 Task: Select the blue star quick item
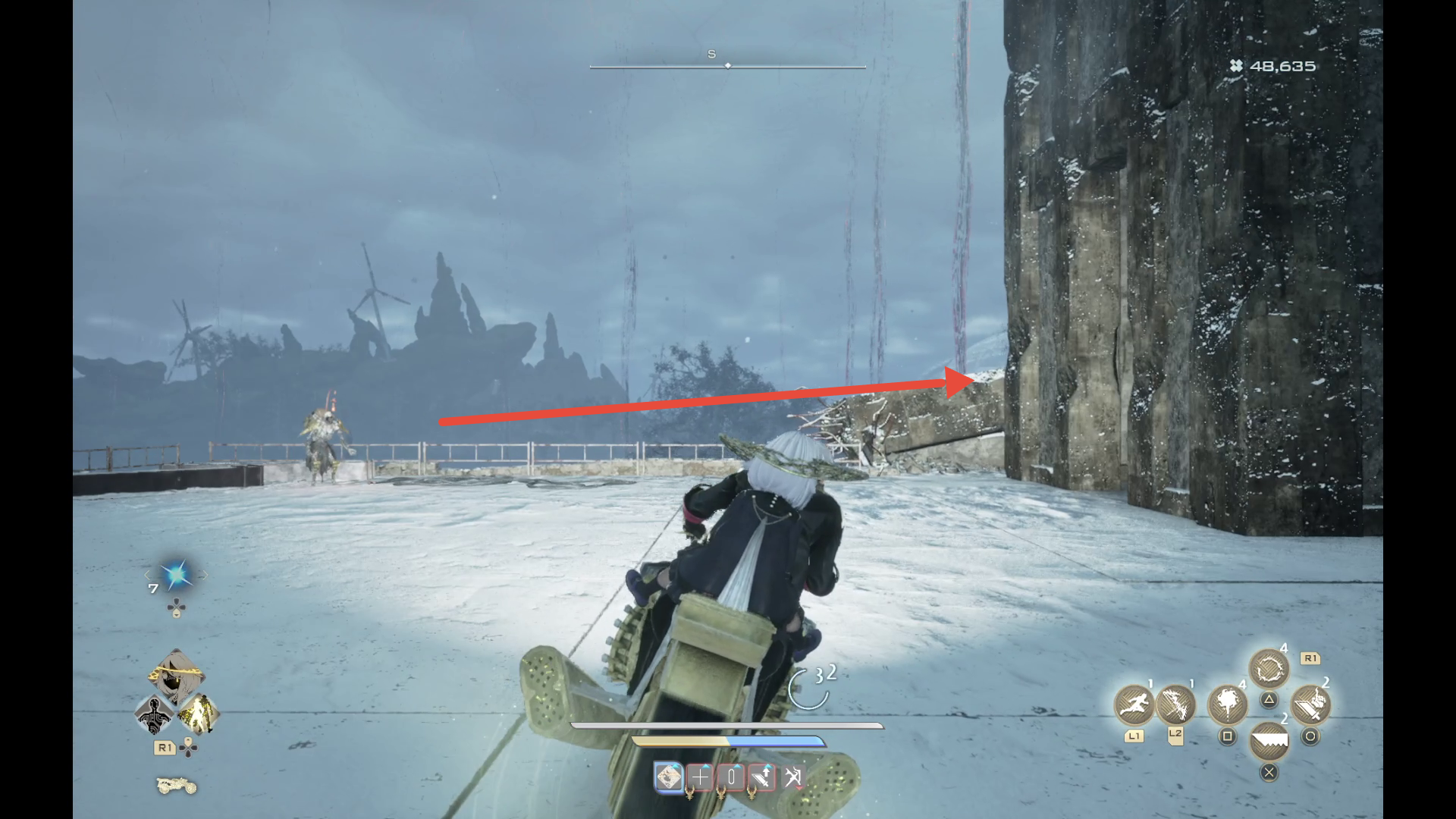pyautogui.click(x=176, y=576)
